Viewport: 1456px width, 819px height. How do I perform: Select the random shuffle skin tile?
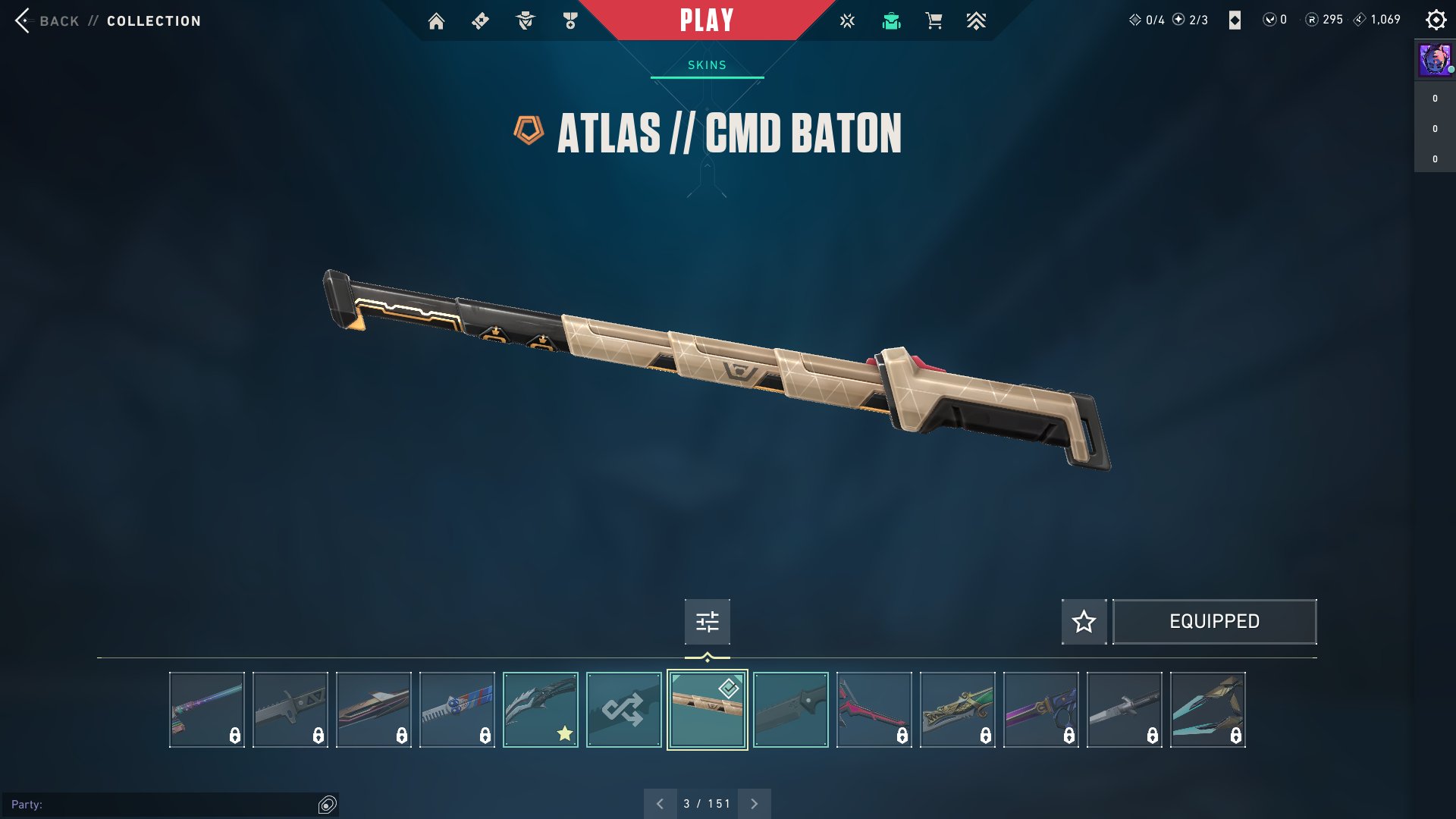tap(623, 710)
